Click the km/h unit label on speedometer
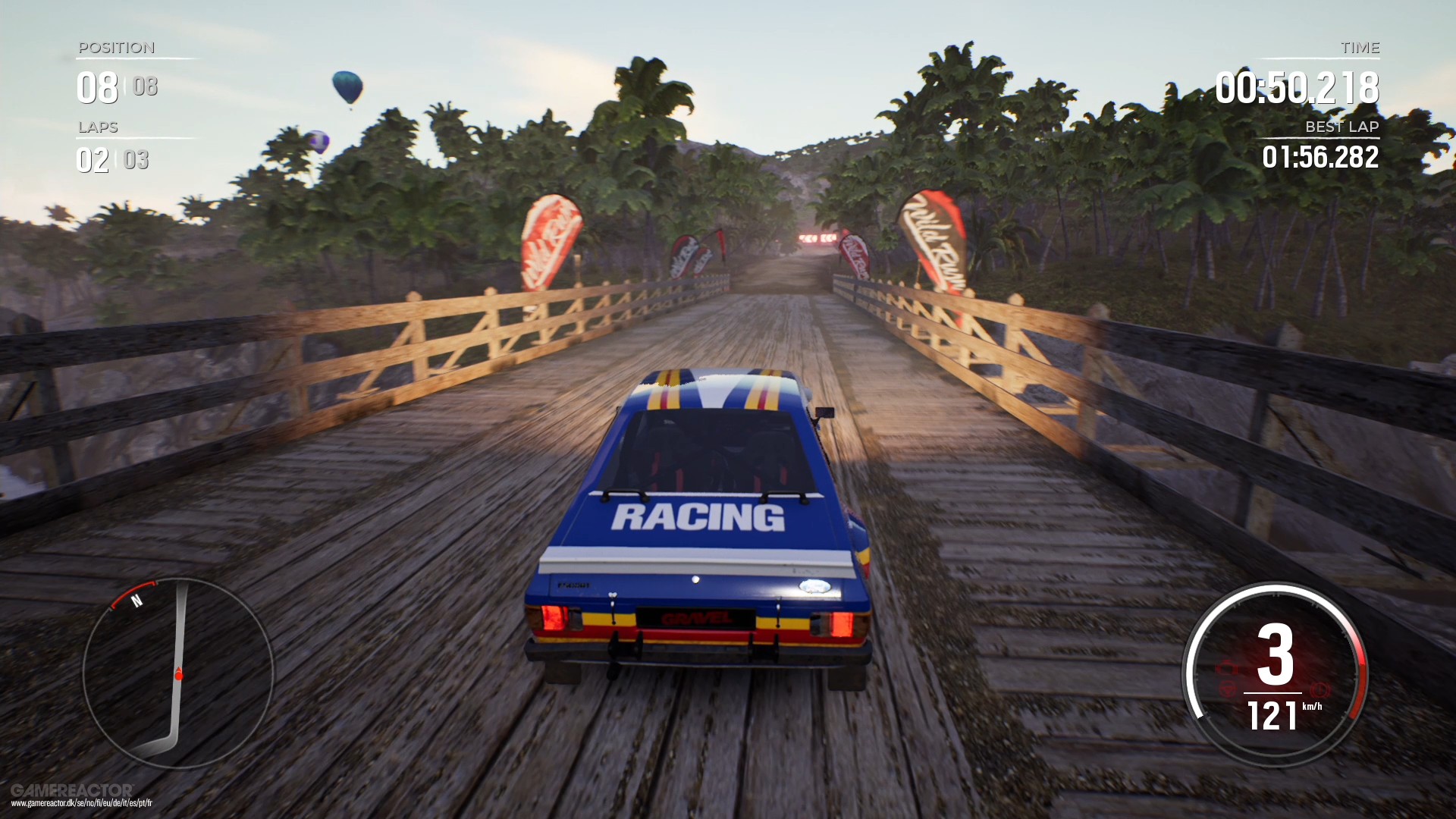Screen dimensions: 1456x819 click(x=1313, y=707)
